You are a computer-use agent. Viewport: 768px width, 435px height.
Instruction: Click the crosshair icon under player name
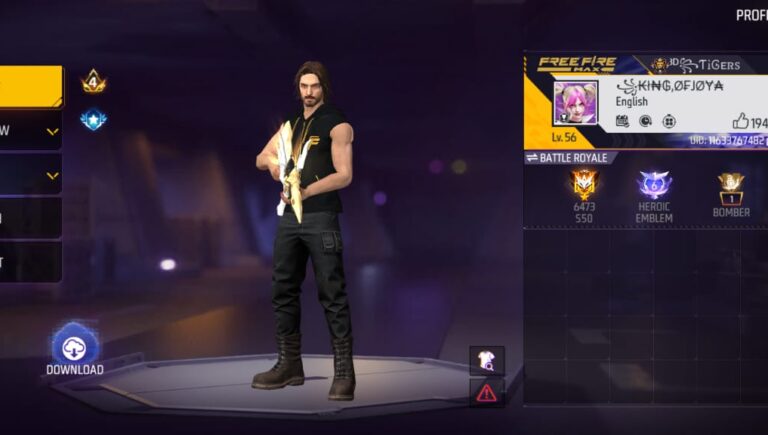[x=645, y=121]
